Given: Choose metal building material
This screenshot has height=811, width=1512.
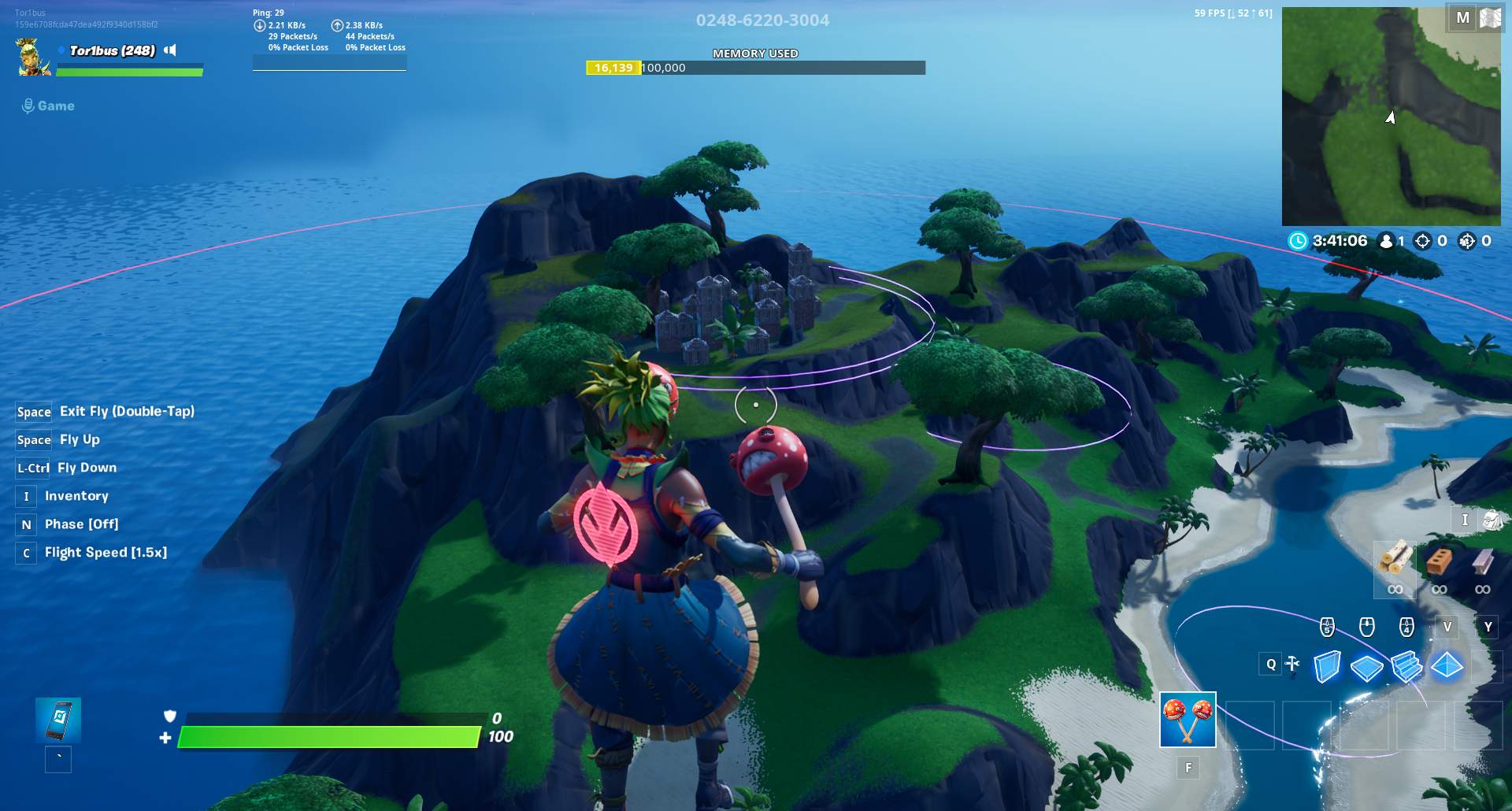Looking at the screenshot, I should point(1482,560).
